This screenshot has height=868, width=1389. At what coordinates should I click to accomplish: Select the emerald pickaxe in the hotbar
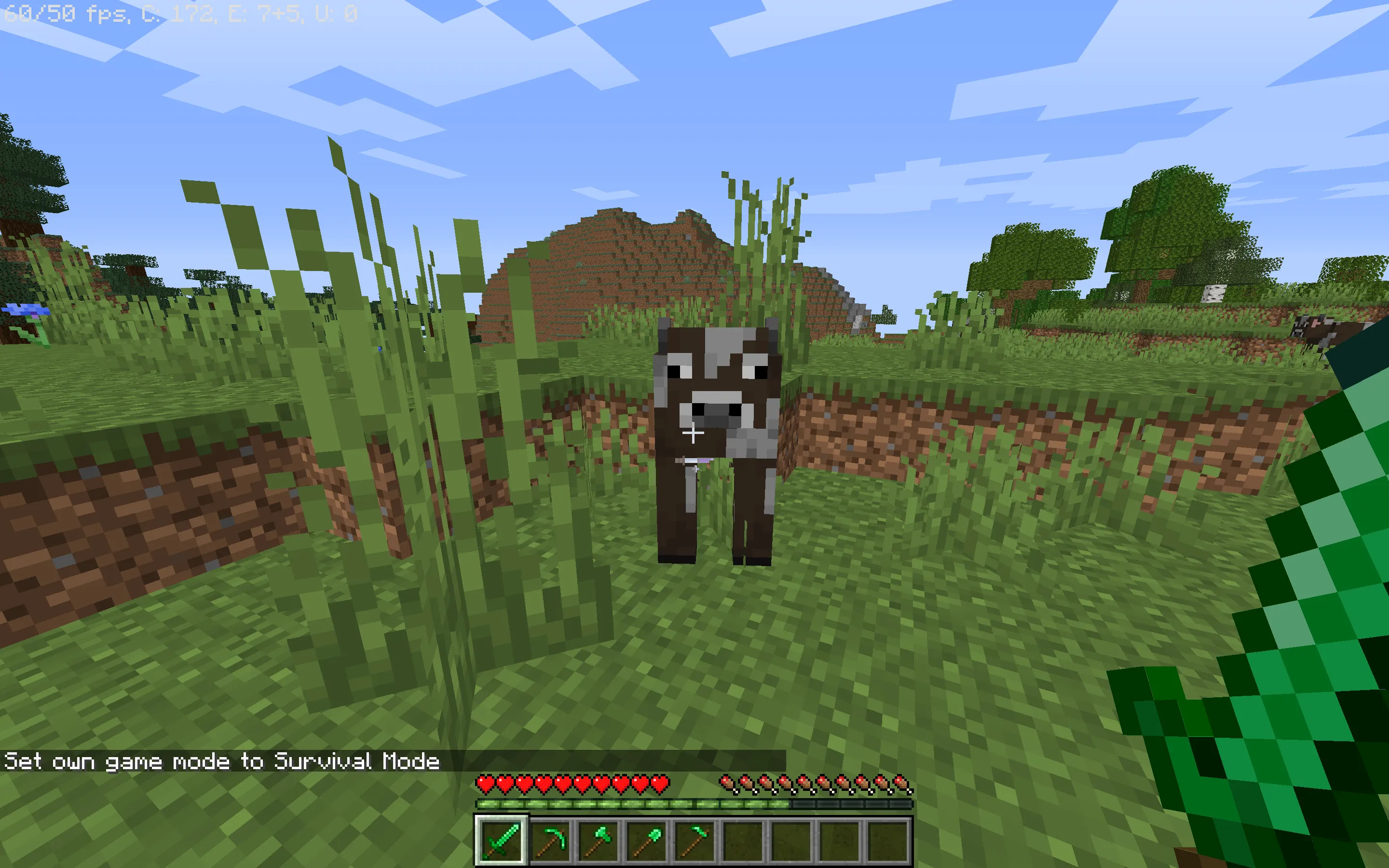pos(550,840)
